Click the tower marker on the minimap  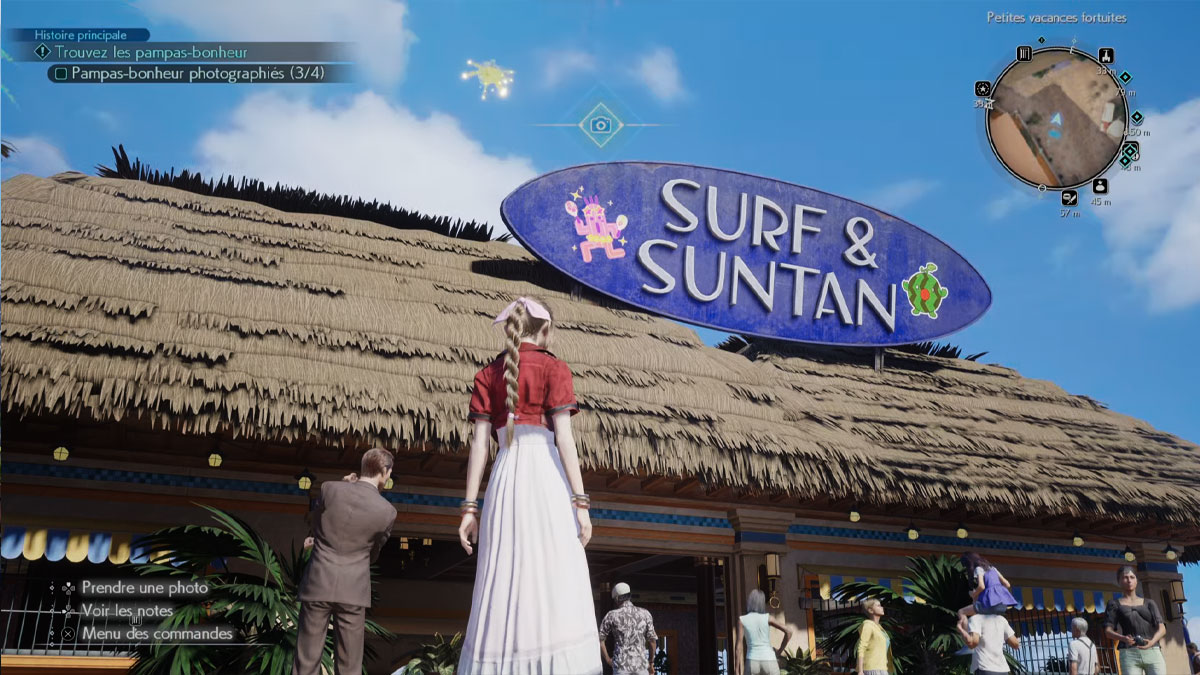click(1105, 55)
